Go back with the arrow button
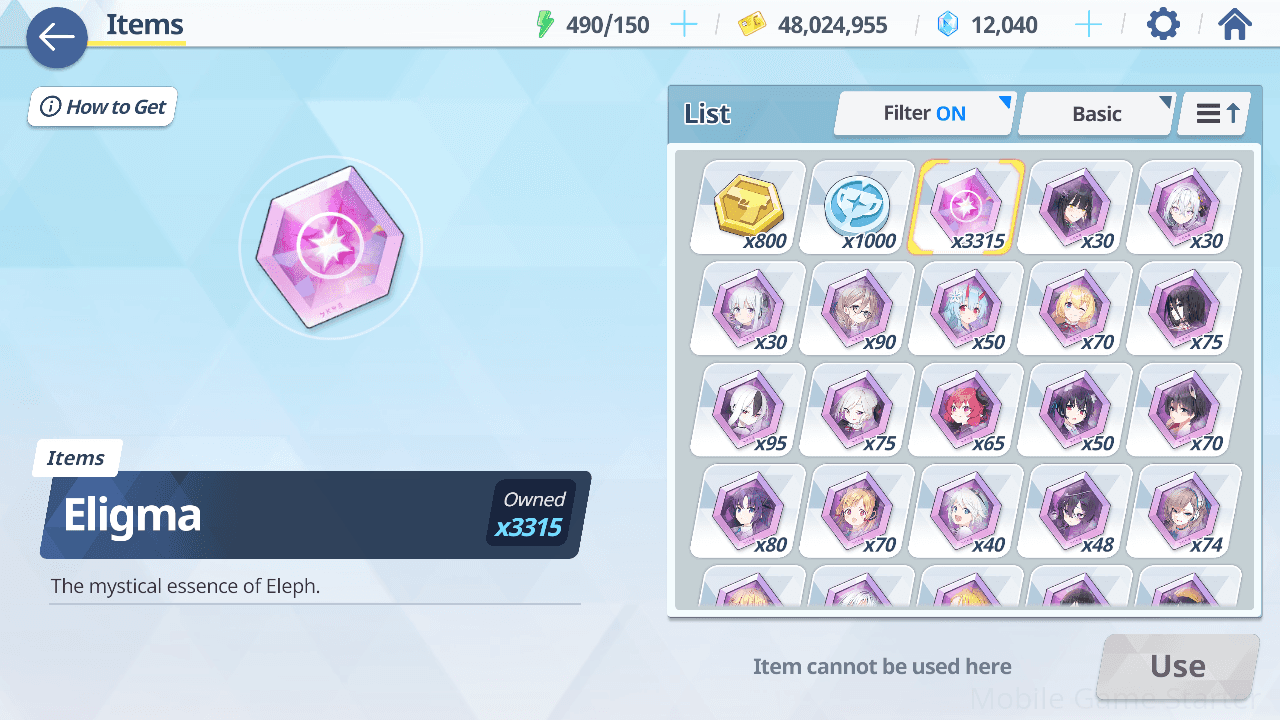The height and width of the screenshot is (720, 1280). pos(57,38)
